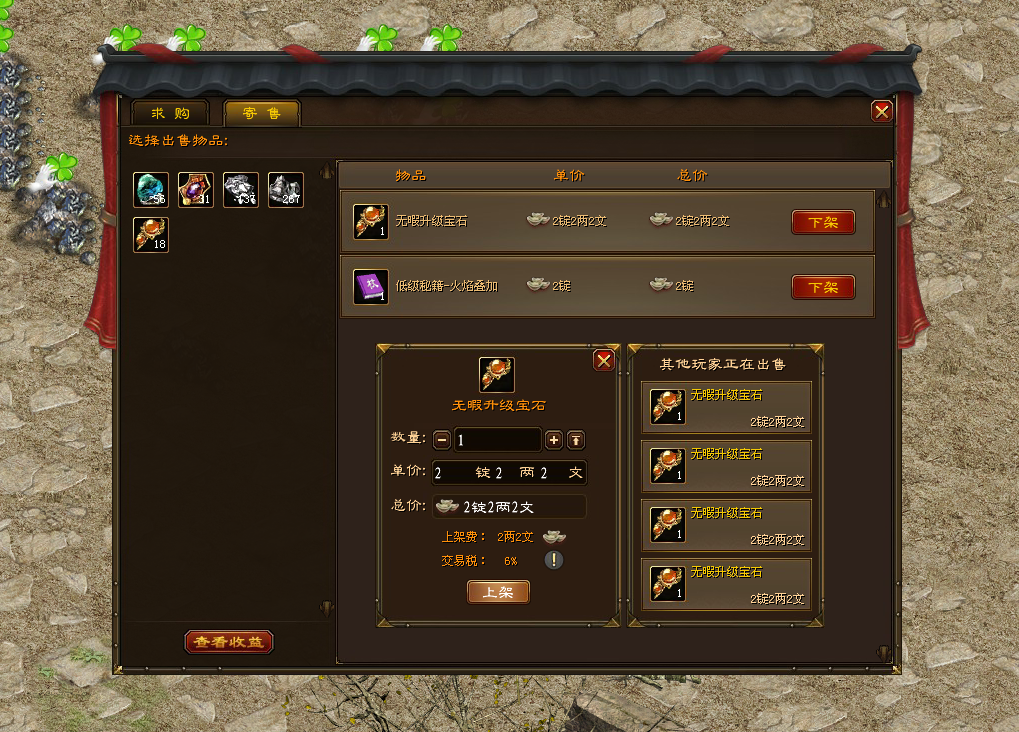
Task: Select the silver ore stack of 267
Action: tap(286, 190)
